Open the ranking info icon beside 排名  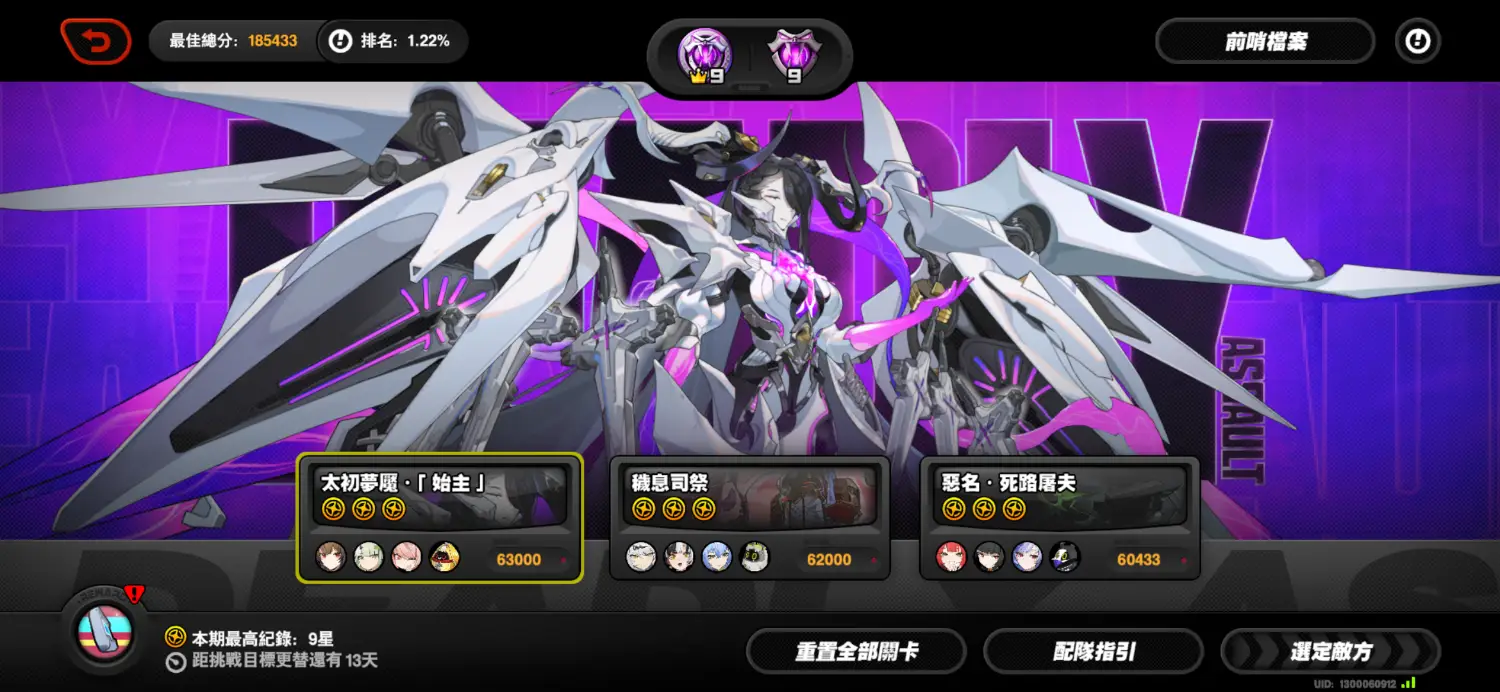click(341, 42)
